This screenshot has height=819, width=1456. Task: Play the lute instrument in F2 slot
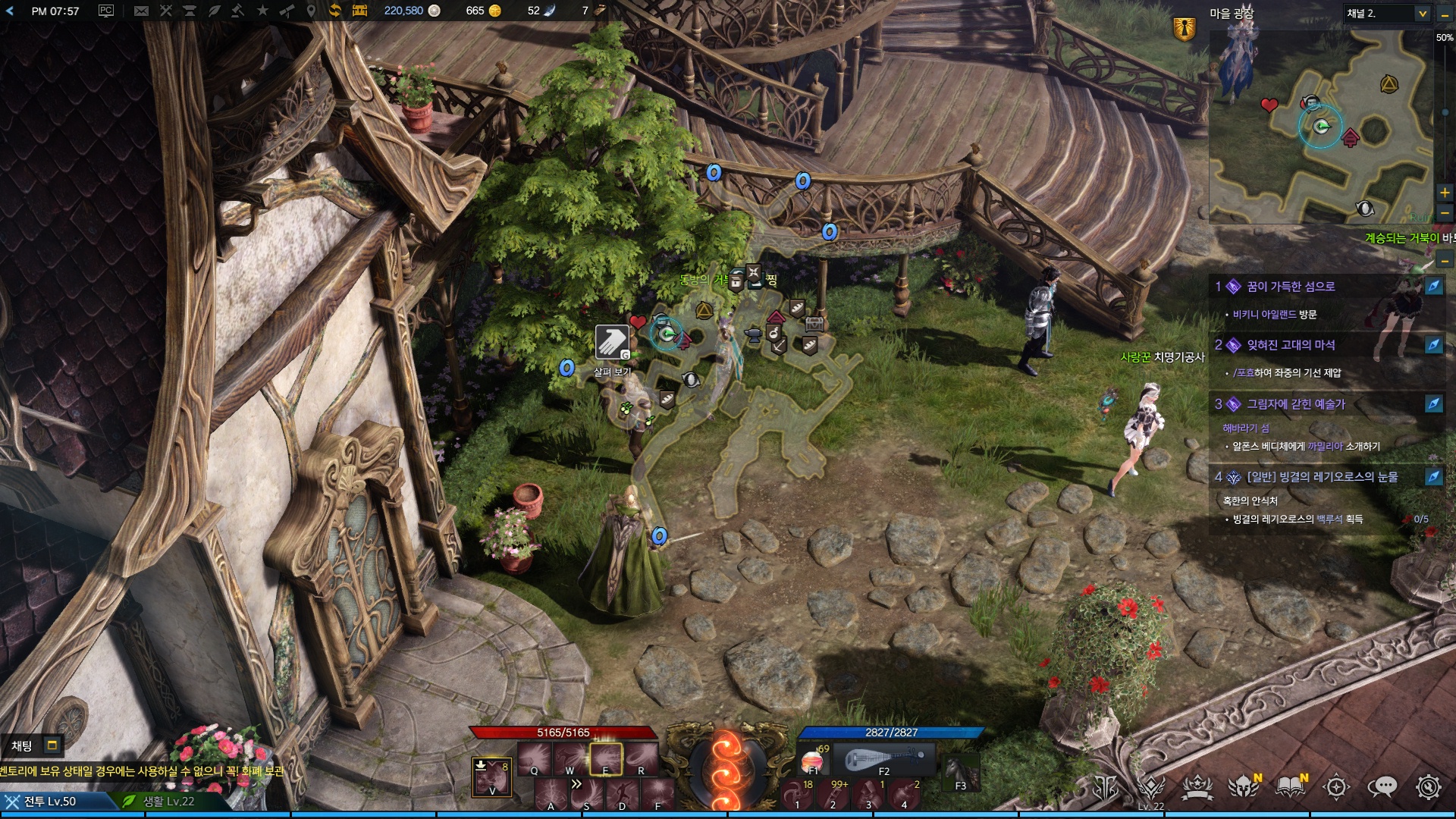(x=884, y=760)
